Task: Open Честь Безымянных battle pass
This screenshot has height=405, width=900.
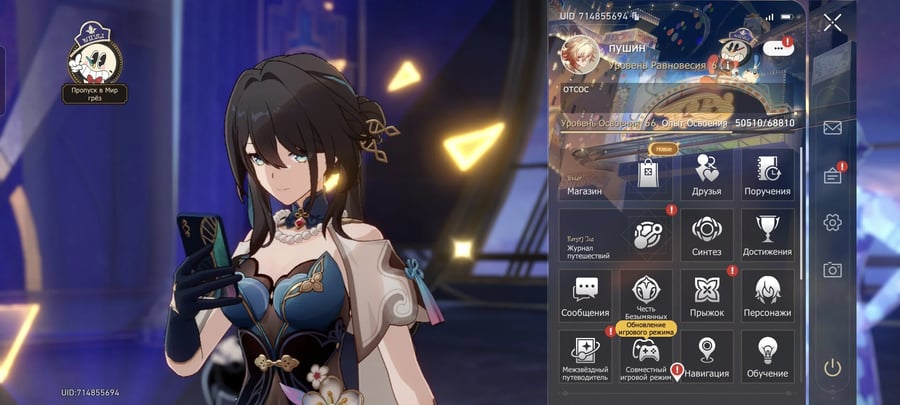Action: (x=646, y=297)
